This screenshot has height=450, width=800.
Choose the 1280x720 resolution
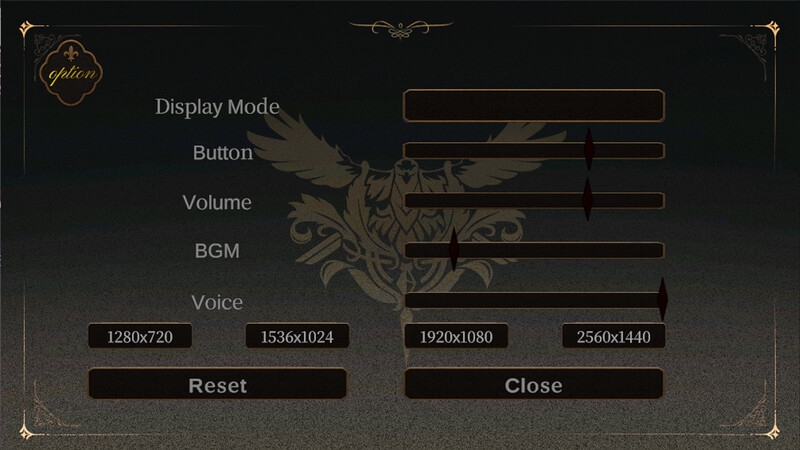(x=140, y=337)
